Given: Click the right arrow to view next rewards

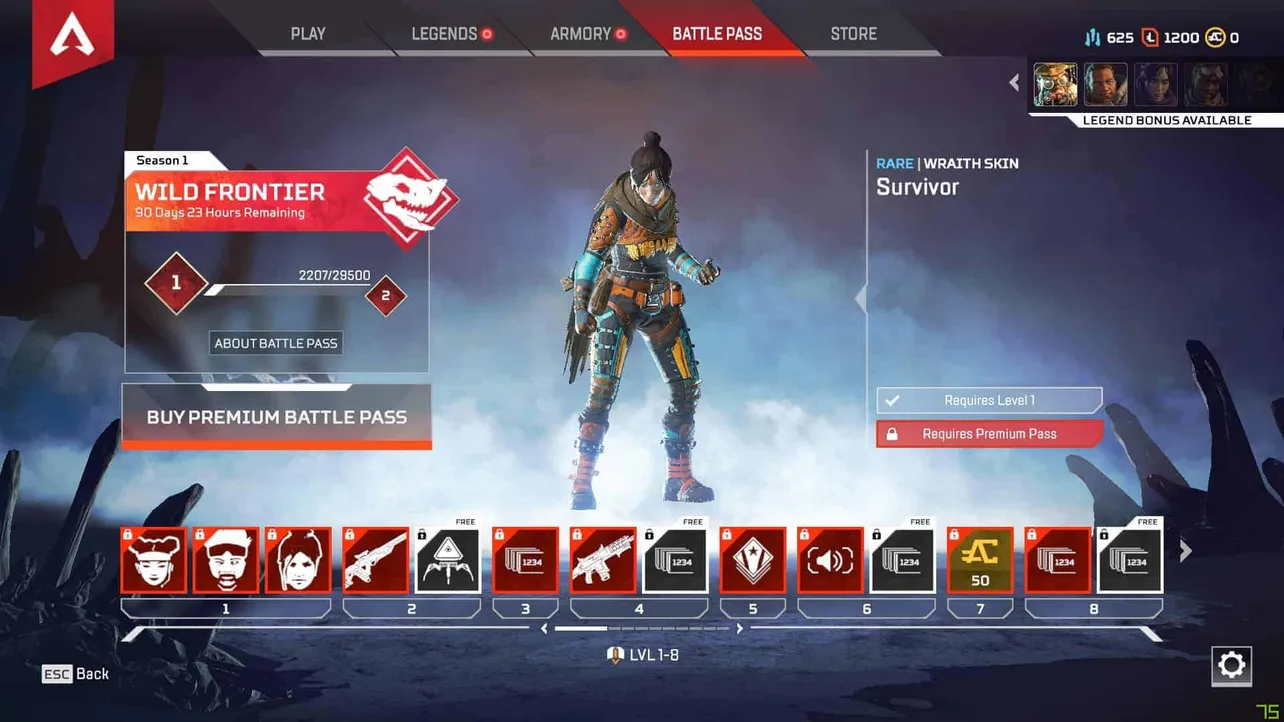Looking at the screenshot, I should pyautogui.click(x=1186, y=550).
